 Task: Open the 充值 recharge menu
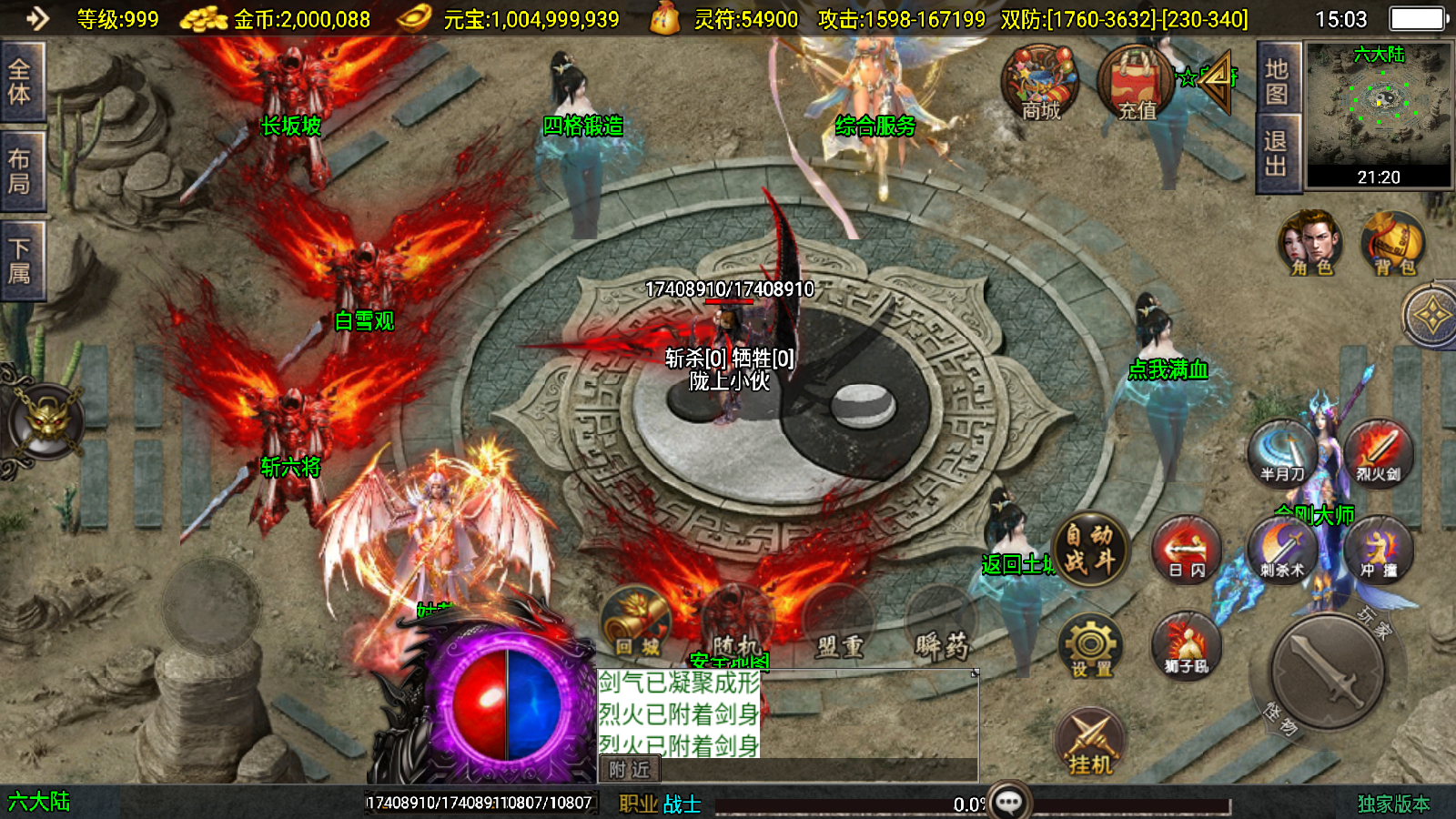coord(1137,84)
